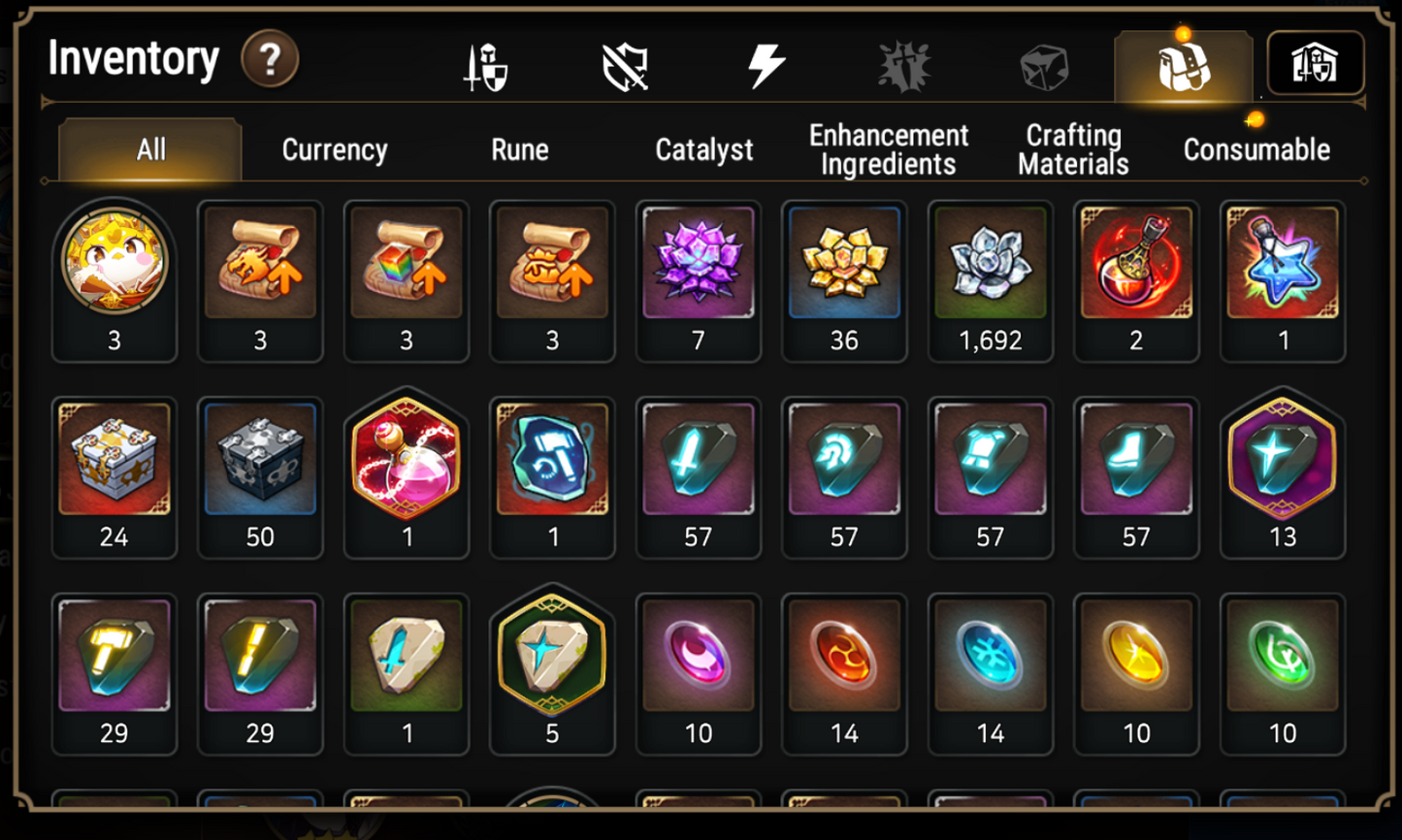Open the Rune tab

(520, 150)
